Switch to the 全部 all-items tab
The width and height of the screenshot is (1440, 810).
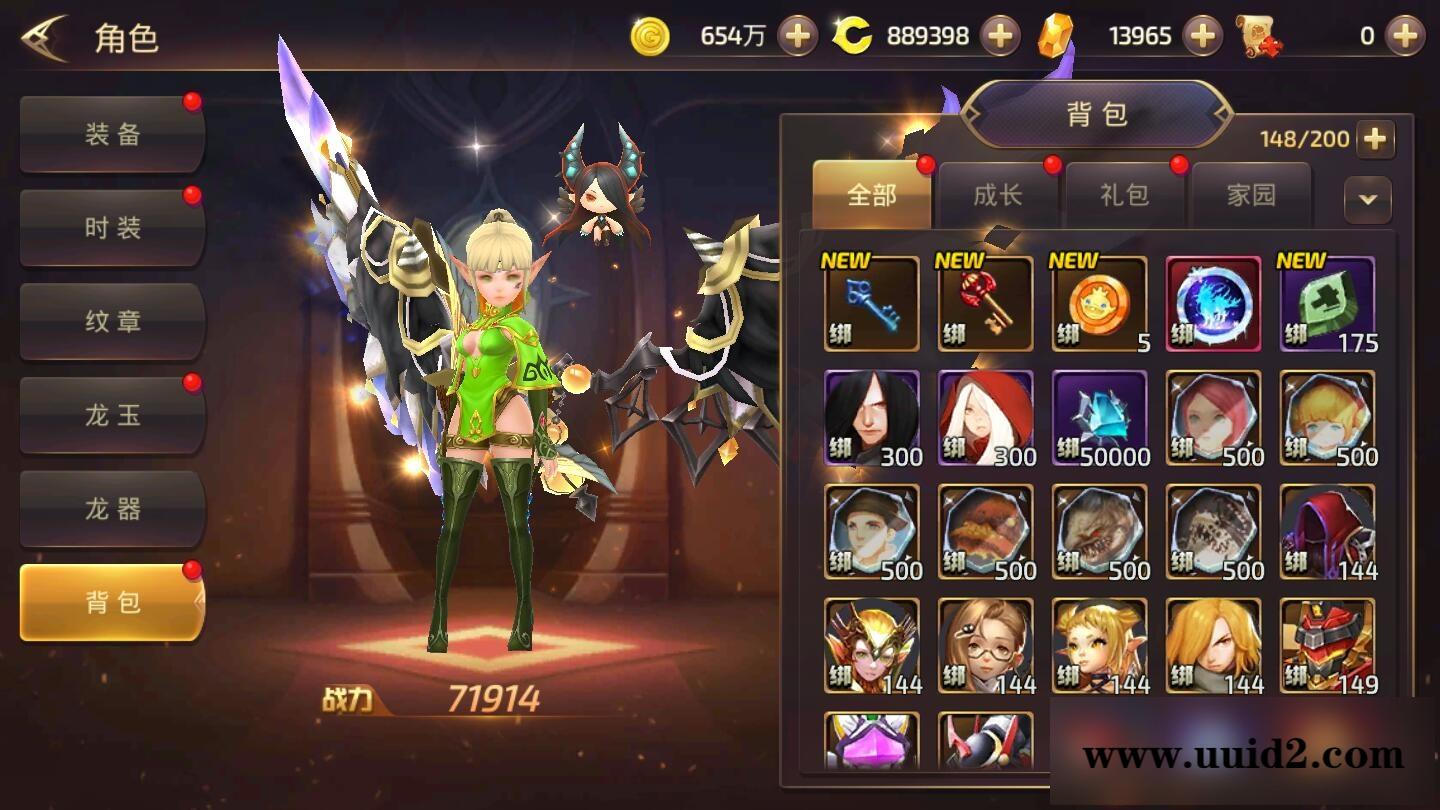coord(871,195)
